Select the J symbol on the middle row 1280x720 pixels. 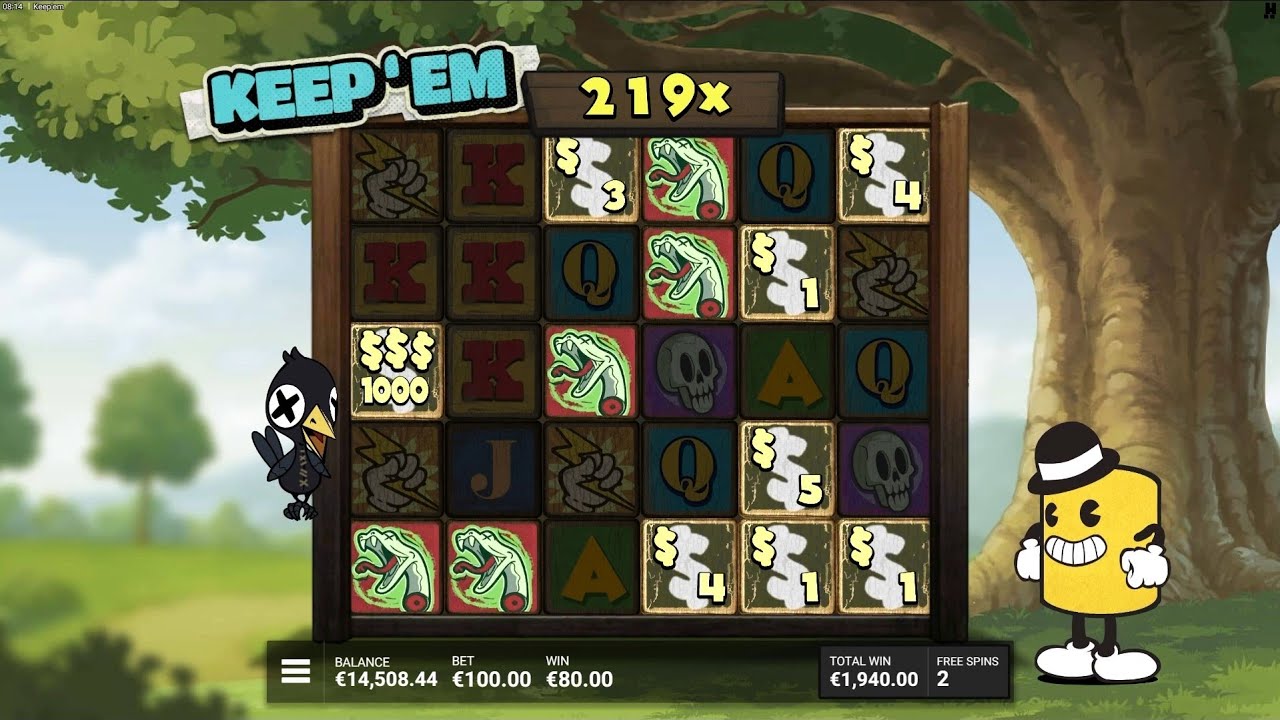point(490,469)
